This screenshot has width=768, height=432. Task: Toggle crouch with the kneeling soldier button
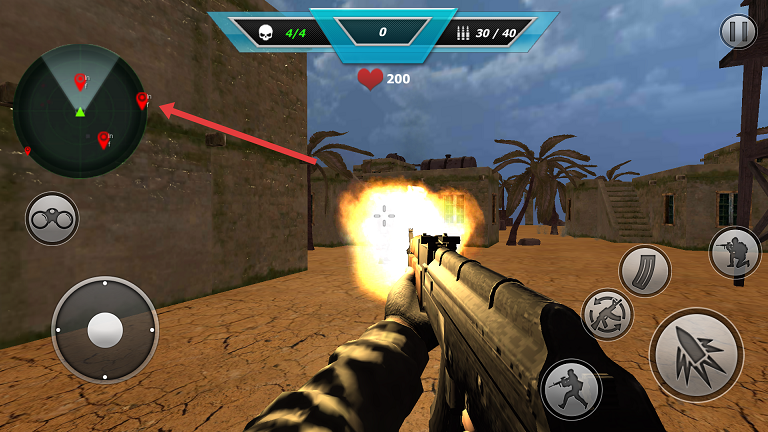735,252
